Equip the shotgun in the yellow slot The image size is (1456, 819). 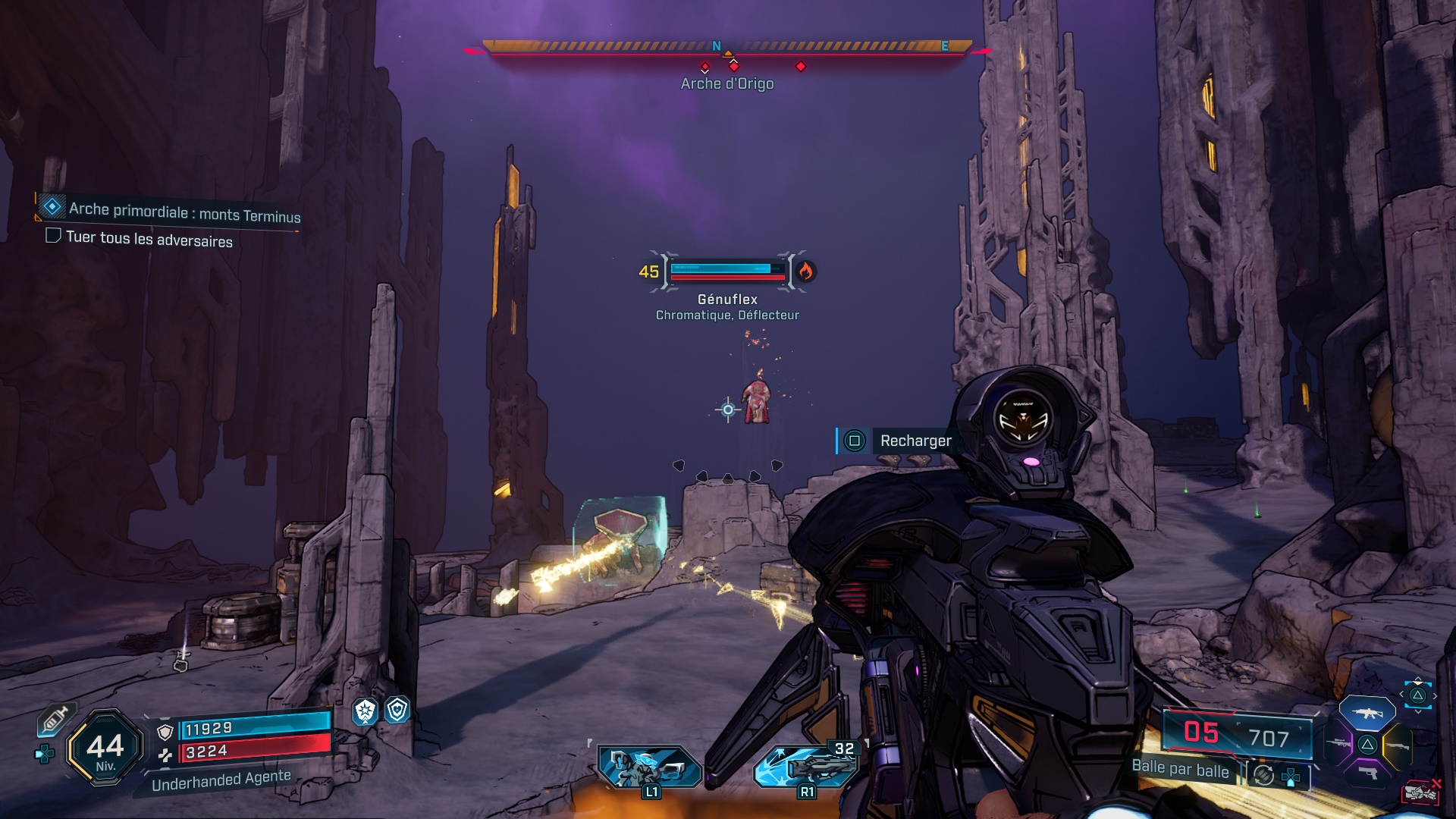tap(1398, 746)
